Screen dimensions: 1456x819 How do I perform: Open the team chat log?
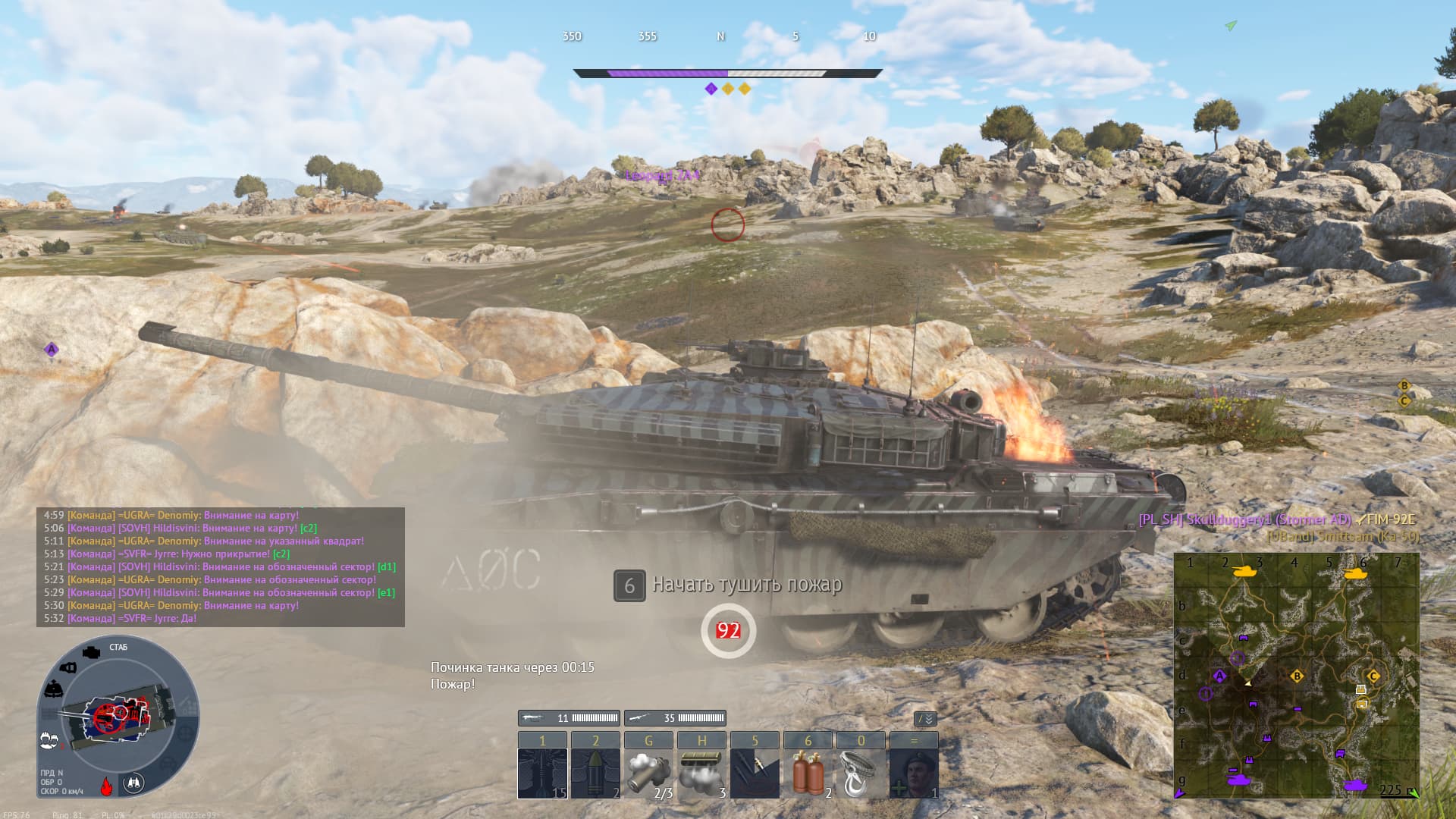pos(220,566)
